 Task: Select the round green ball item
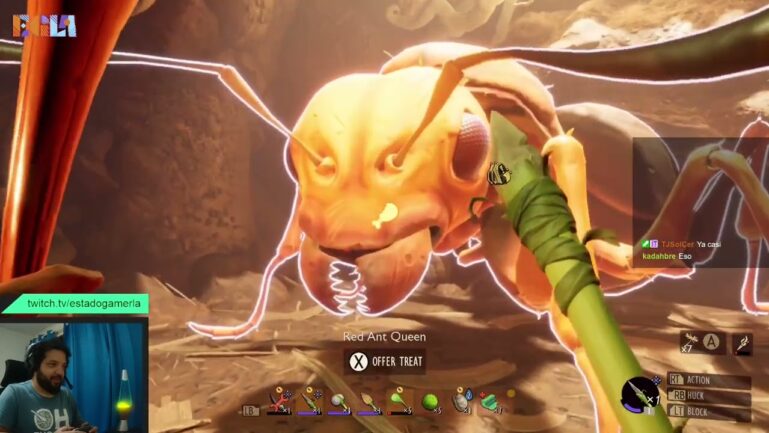point(431,402)
